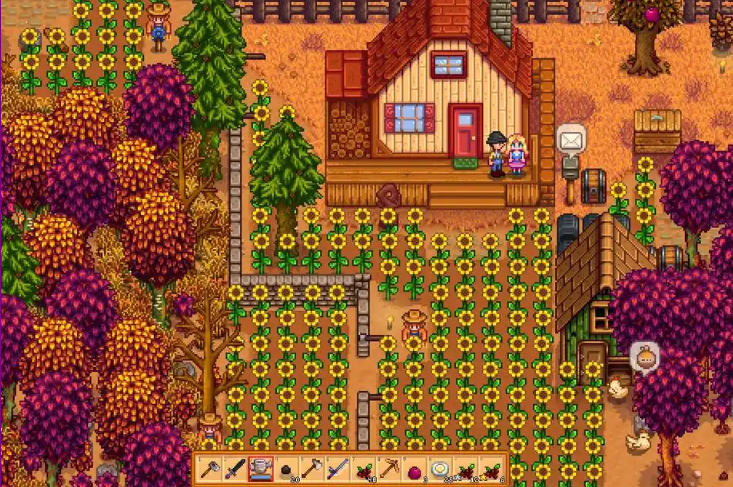This screenshot has height=487, width=733.
Task: Equip the dark sword from the hotbar
Action: (235, 467)
